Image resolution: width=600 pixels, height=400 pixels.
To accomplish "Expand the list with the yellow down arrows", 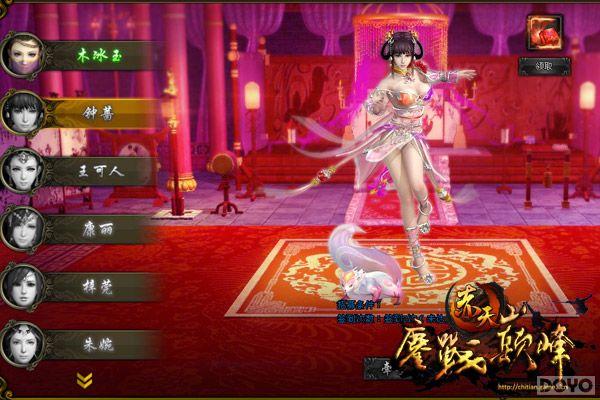I will [x=85, y=380].
